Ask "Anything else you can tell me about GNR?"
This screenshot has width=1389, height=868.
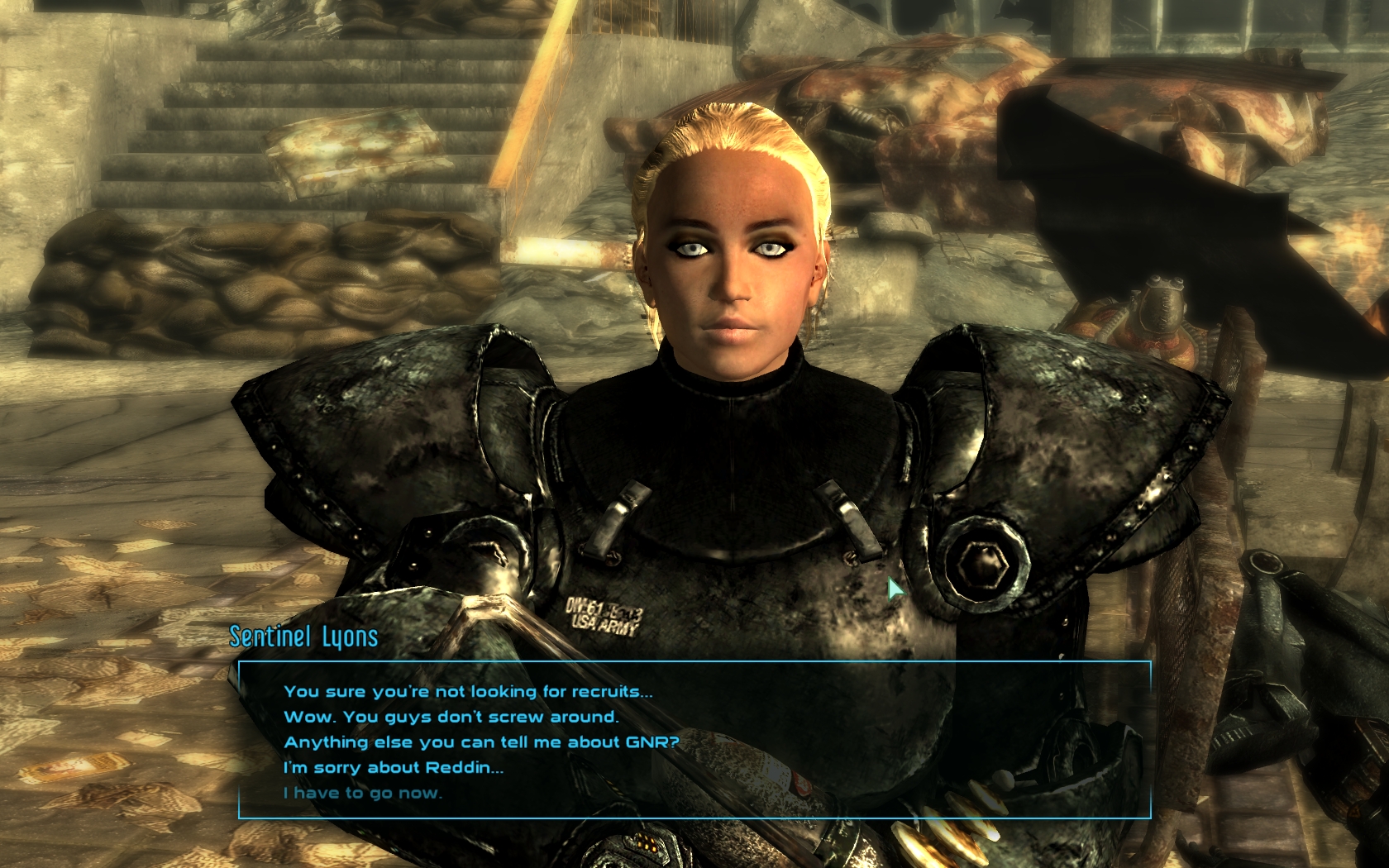pyautogui.click(x=481, y=742)
